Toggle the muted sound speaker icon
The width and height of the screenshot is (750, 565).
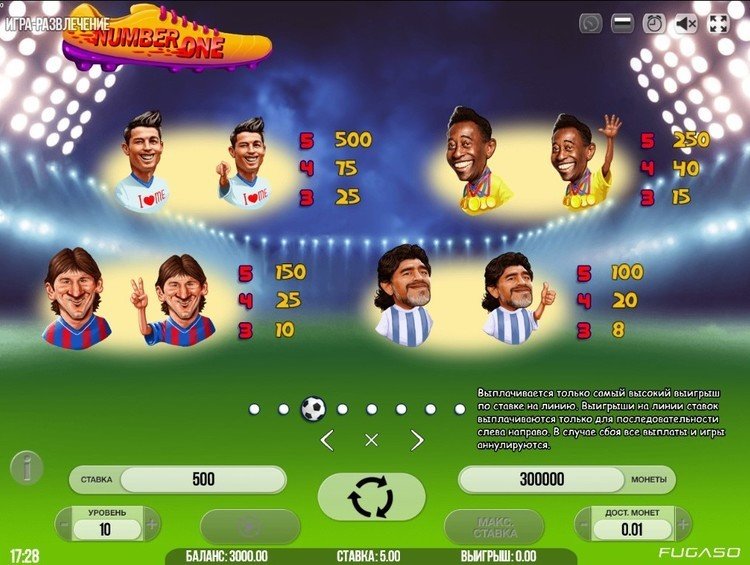tap(686, 22)
